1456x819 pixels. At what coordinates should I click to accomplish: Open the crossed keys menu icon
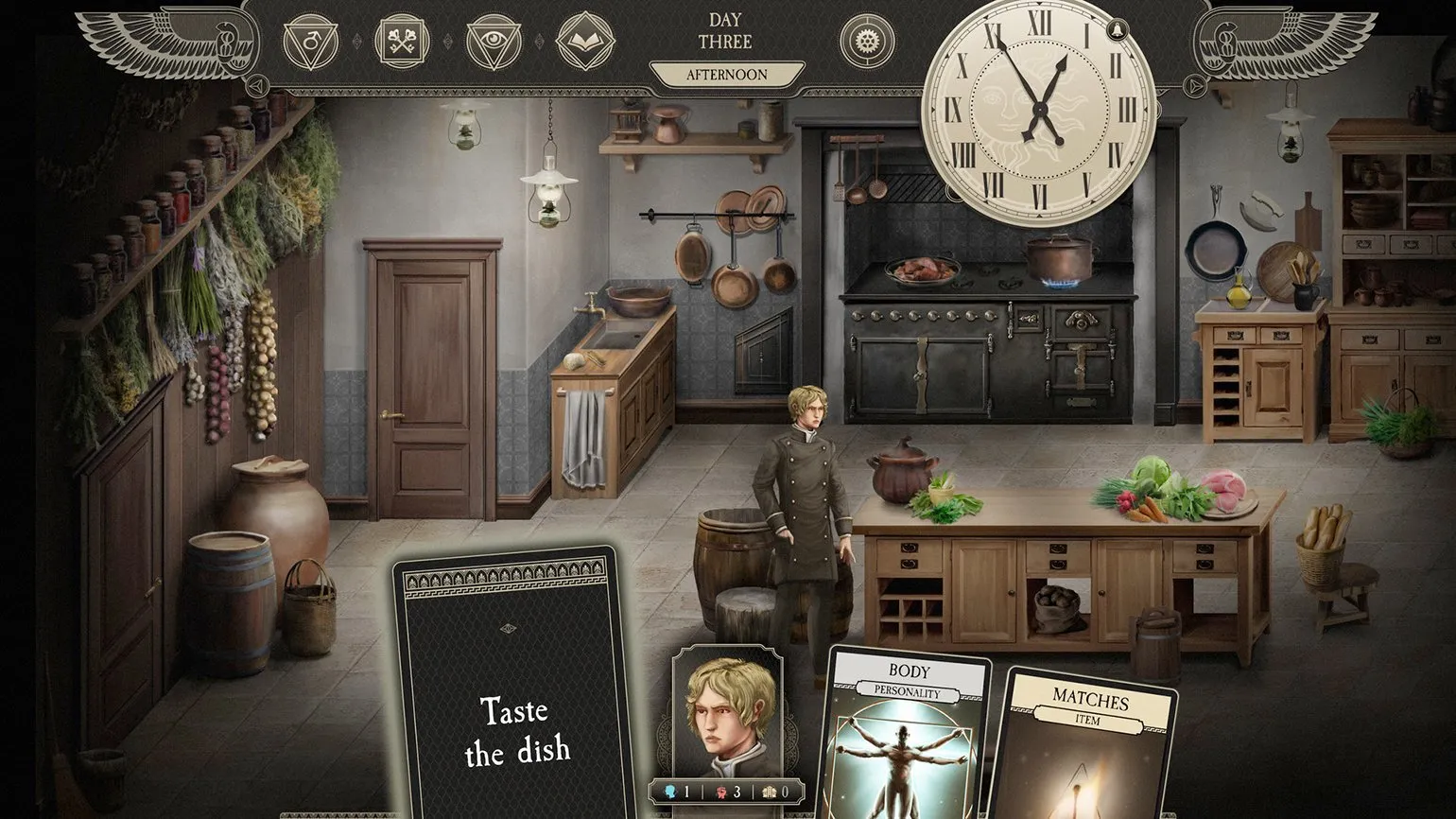click(x=403, y=42)
